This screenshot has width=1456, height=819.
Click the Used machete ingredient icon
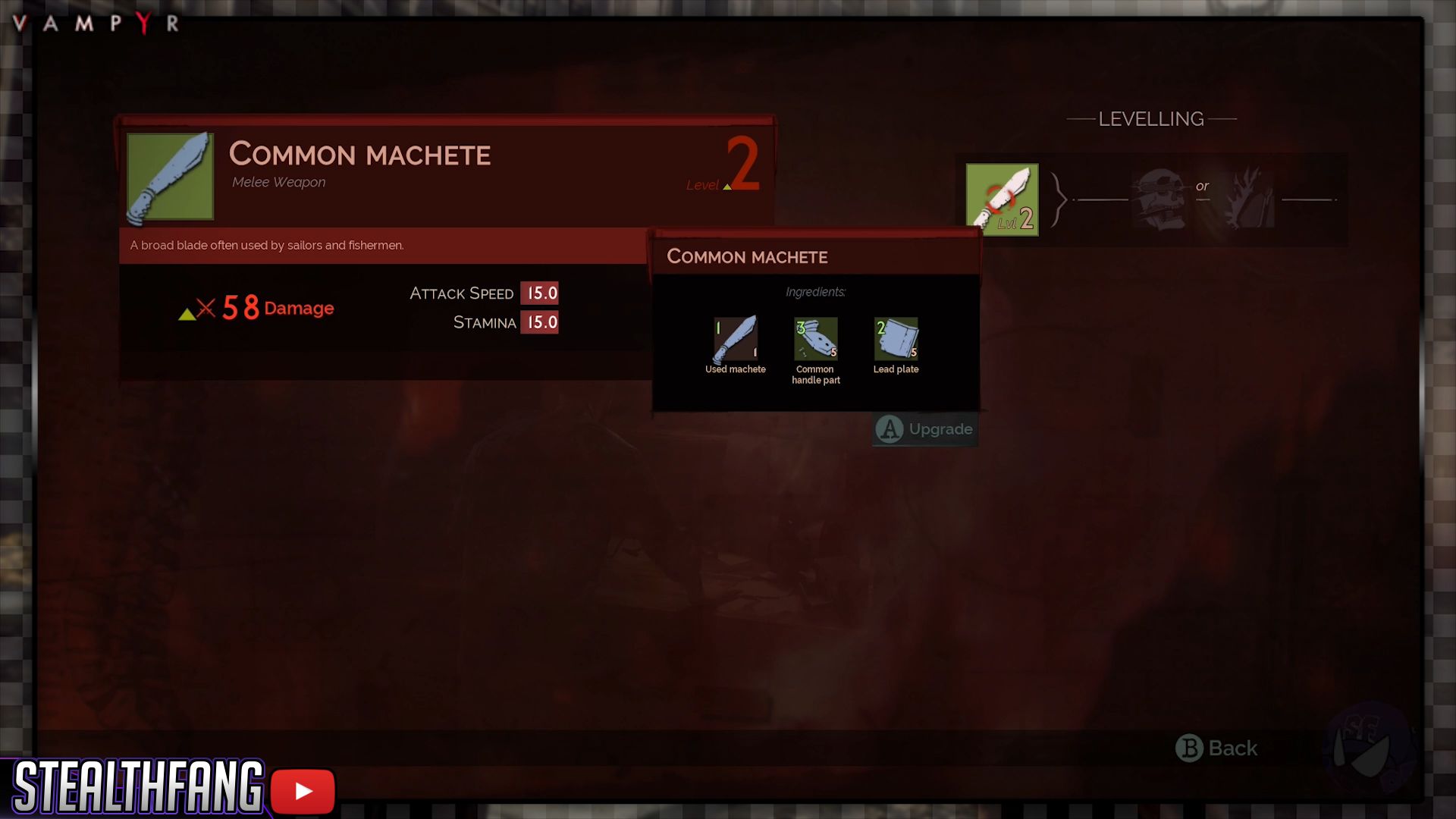[735, 339]
